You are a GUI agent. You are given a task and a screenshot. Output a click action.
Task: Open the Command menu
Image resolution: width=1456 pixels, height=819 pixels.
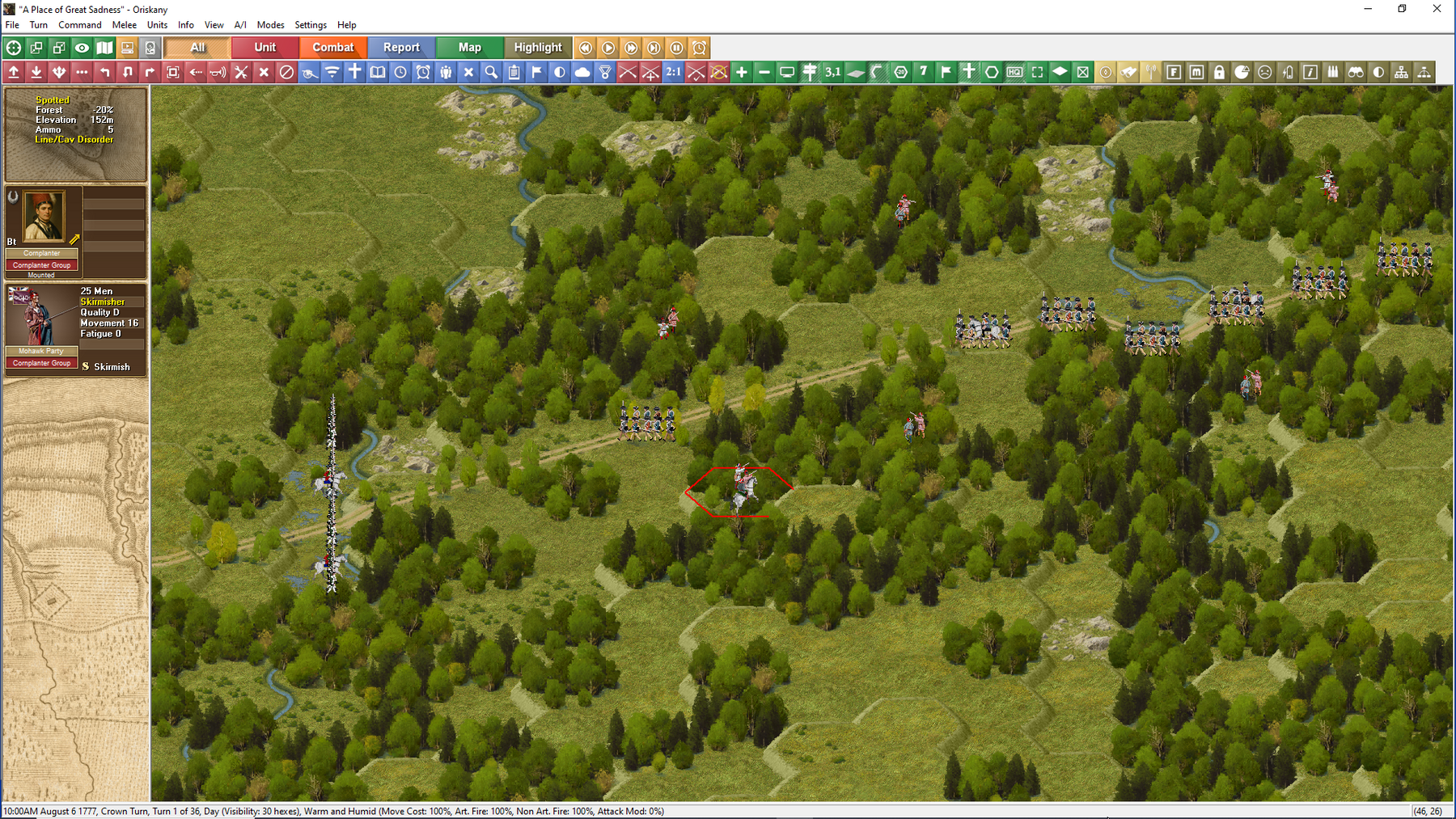click(79, 25)
